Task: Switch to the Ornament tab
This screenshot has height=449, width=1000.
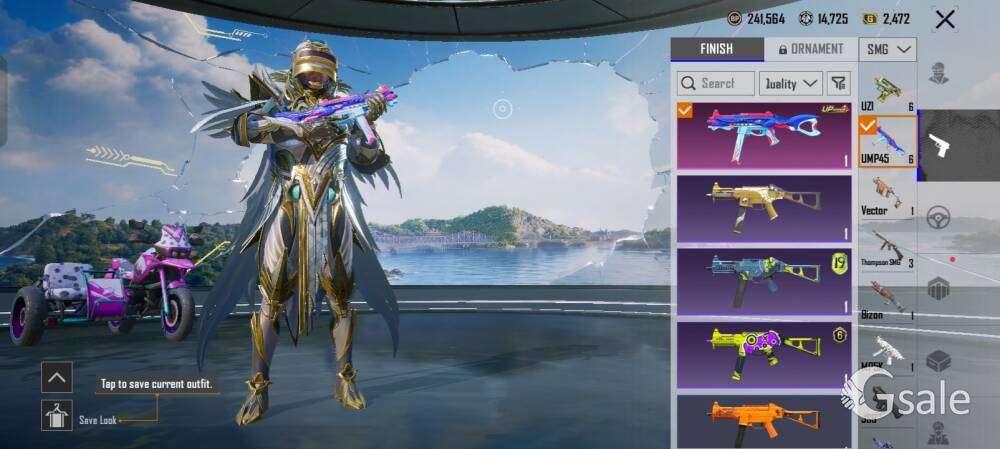Action: (x=810, y=49)
